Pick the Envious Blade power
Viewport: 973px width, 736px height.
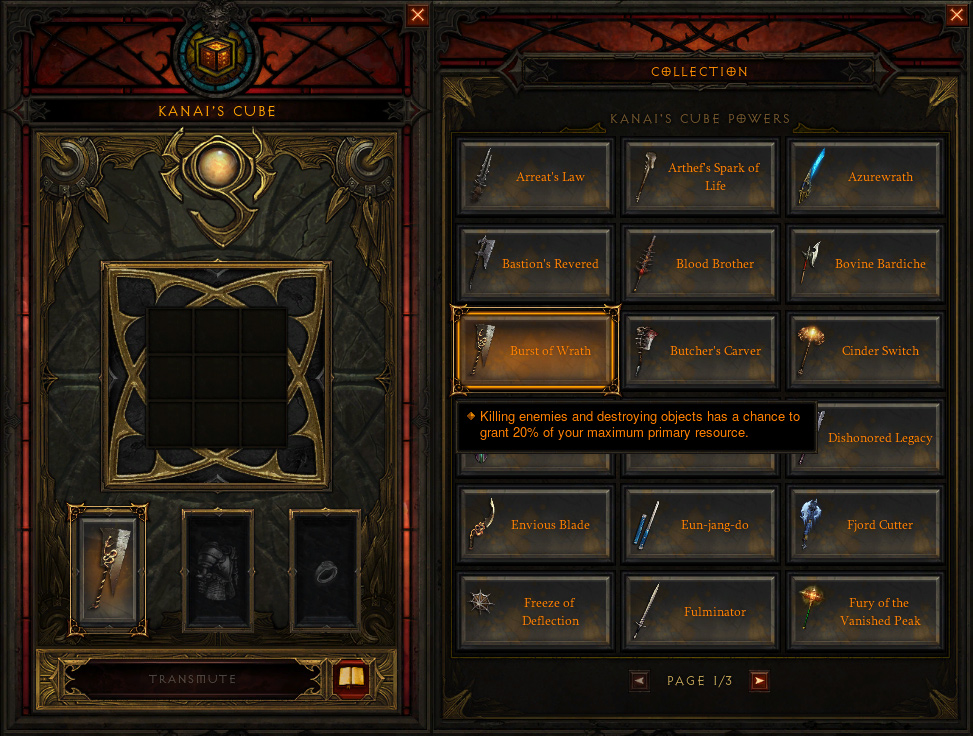pyautogui.click(x=535, y=525)
